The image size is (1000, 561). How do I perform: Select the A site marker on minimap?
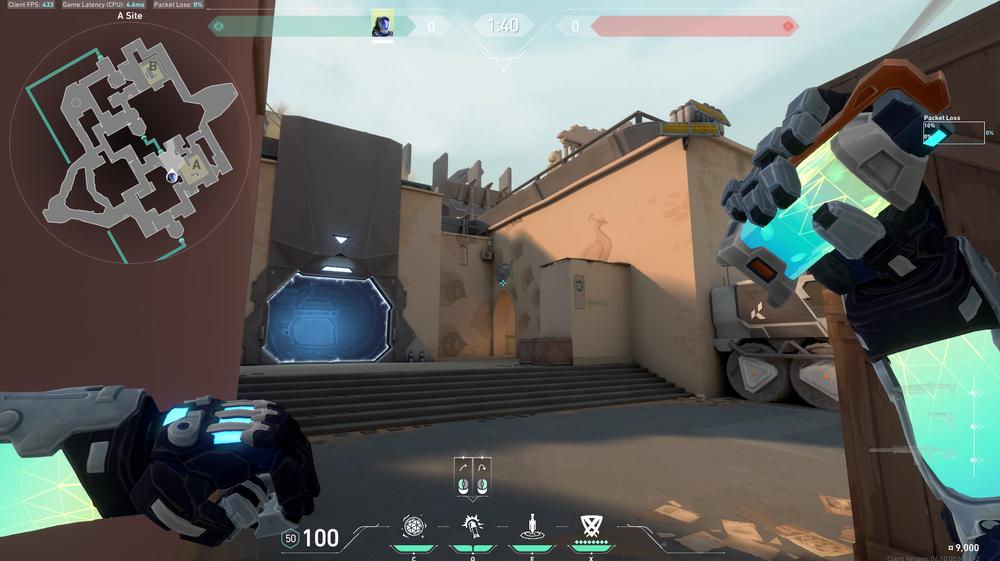pyautogui.click(x=196, y=164)
